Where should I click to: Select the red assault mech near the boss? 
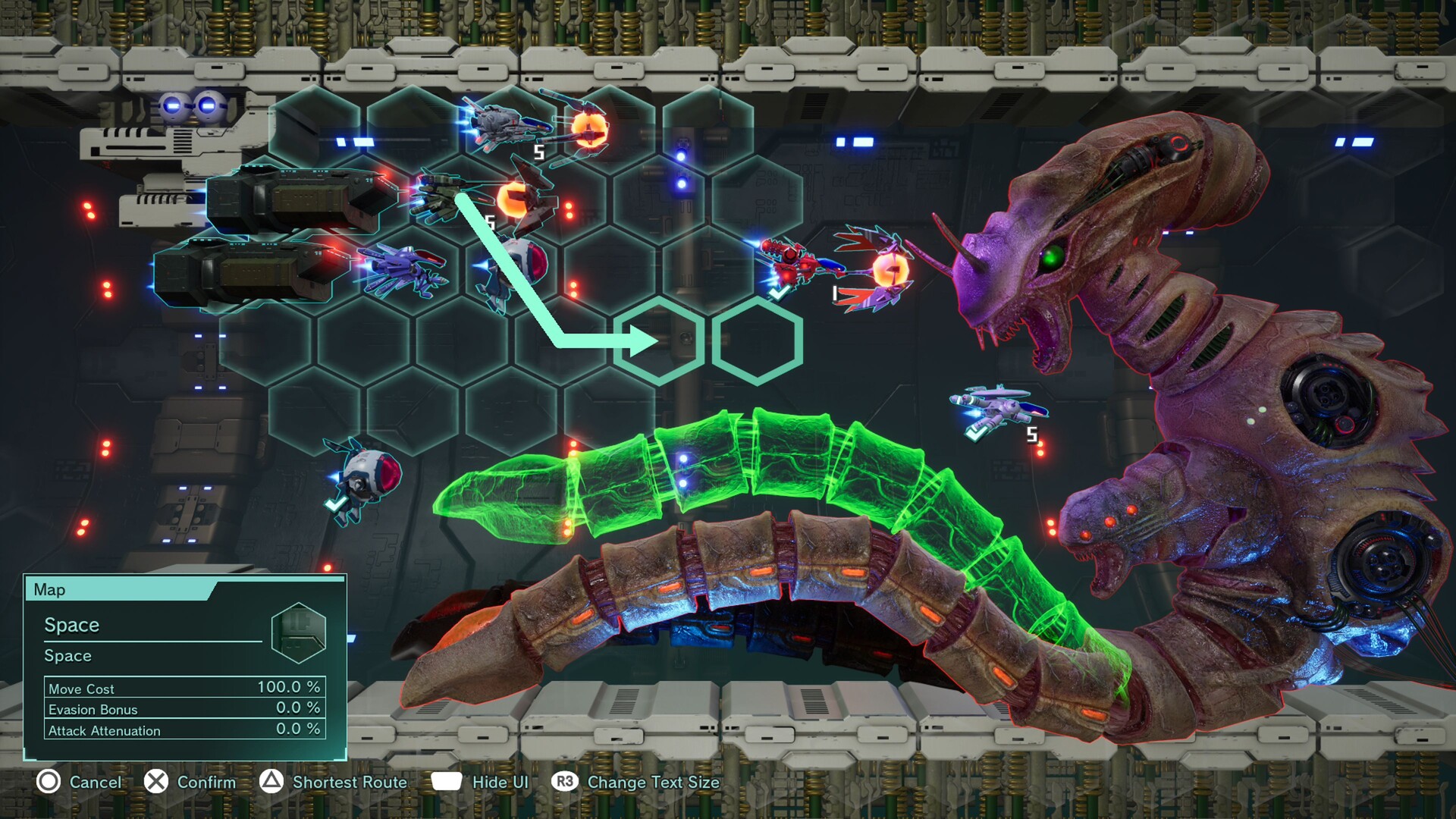tap(789, 262)
